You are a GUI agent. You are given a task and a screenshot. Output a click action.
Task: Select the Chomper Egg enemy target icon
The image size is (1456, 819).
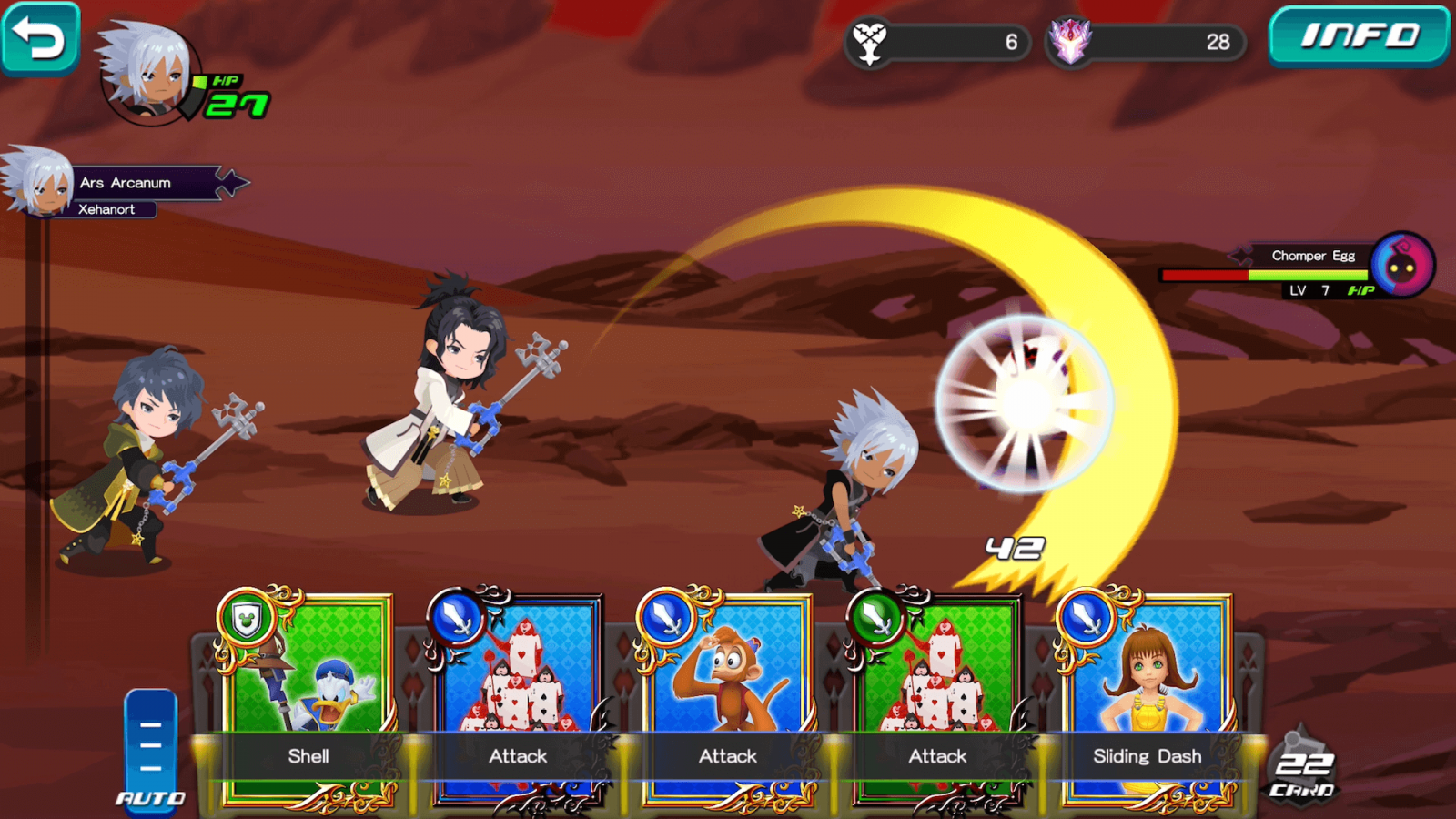pyautogui.click(x=1402, y=266)
